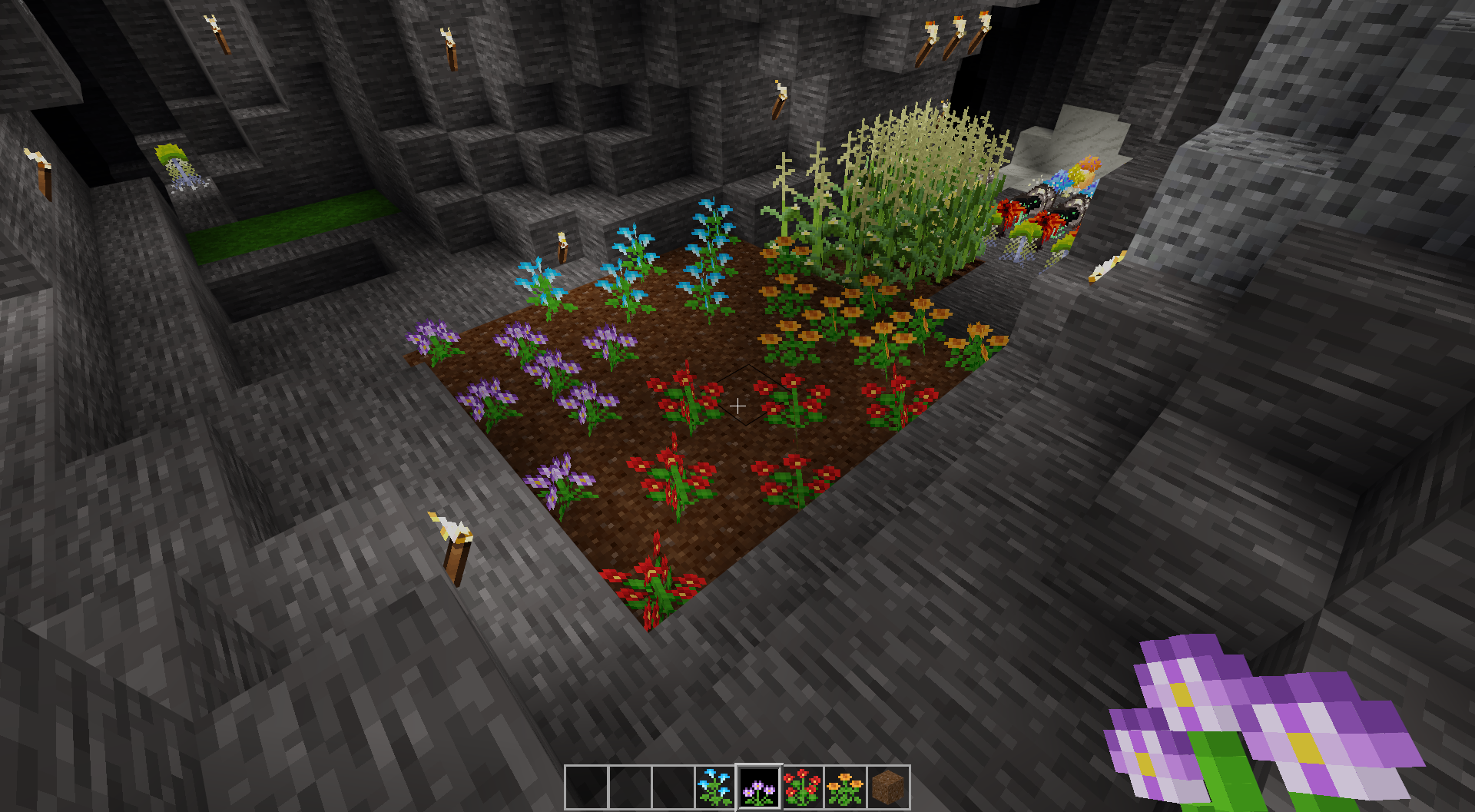Image resolution: width=1475 pixels, height=812 pixels.
Task: Select the dirt block hotbar slot
Action: tap(888, 787)
